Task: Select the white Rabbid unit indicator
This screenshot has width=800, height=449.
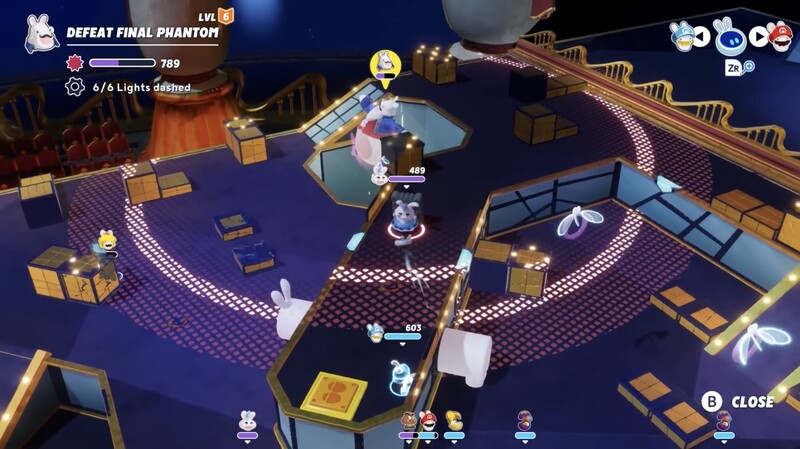Action: pos(247,421)
